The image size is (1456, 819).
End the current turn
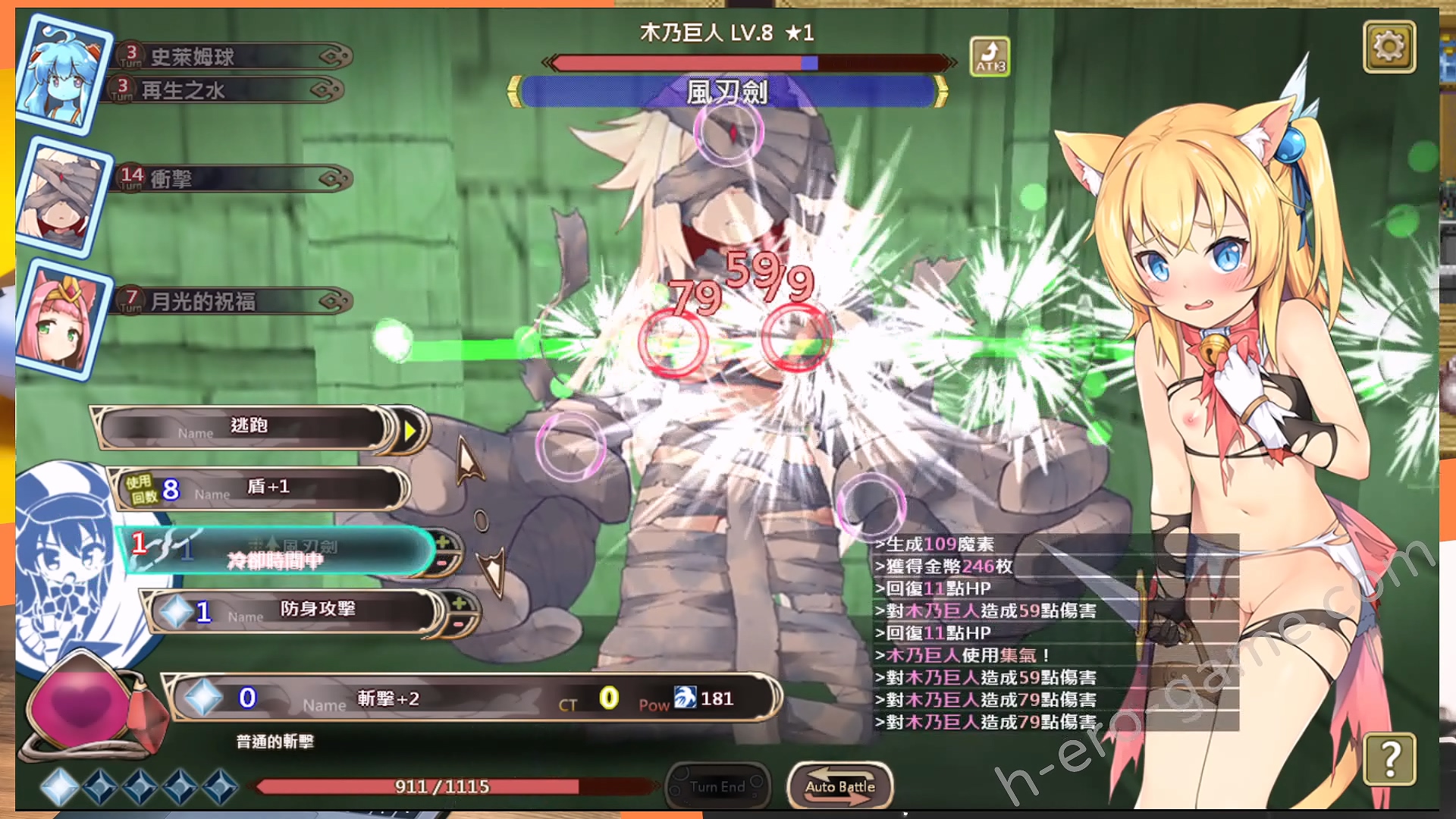[717, 786]
